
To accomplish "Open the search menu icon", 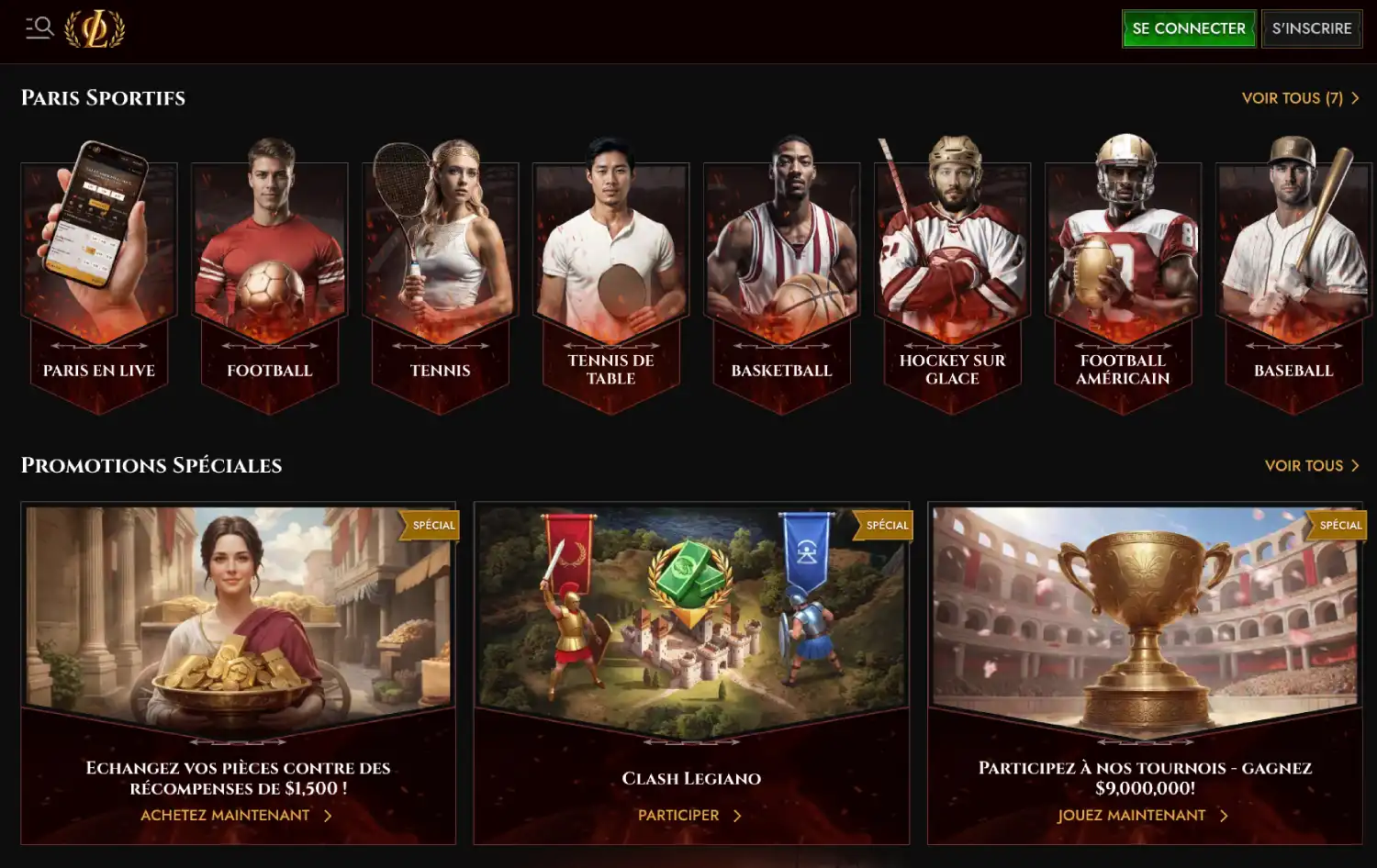I will tap(39, 28).
